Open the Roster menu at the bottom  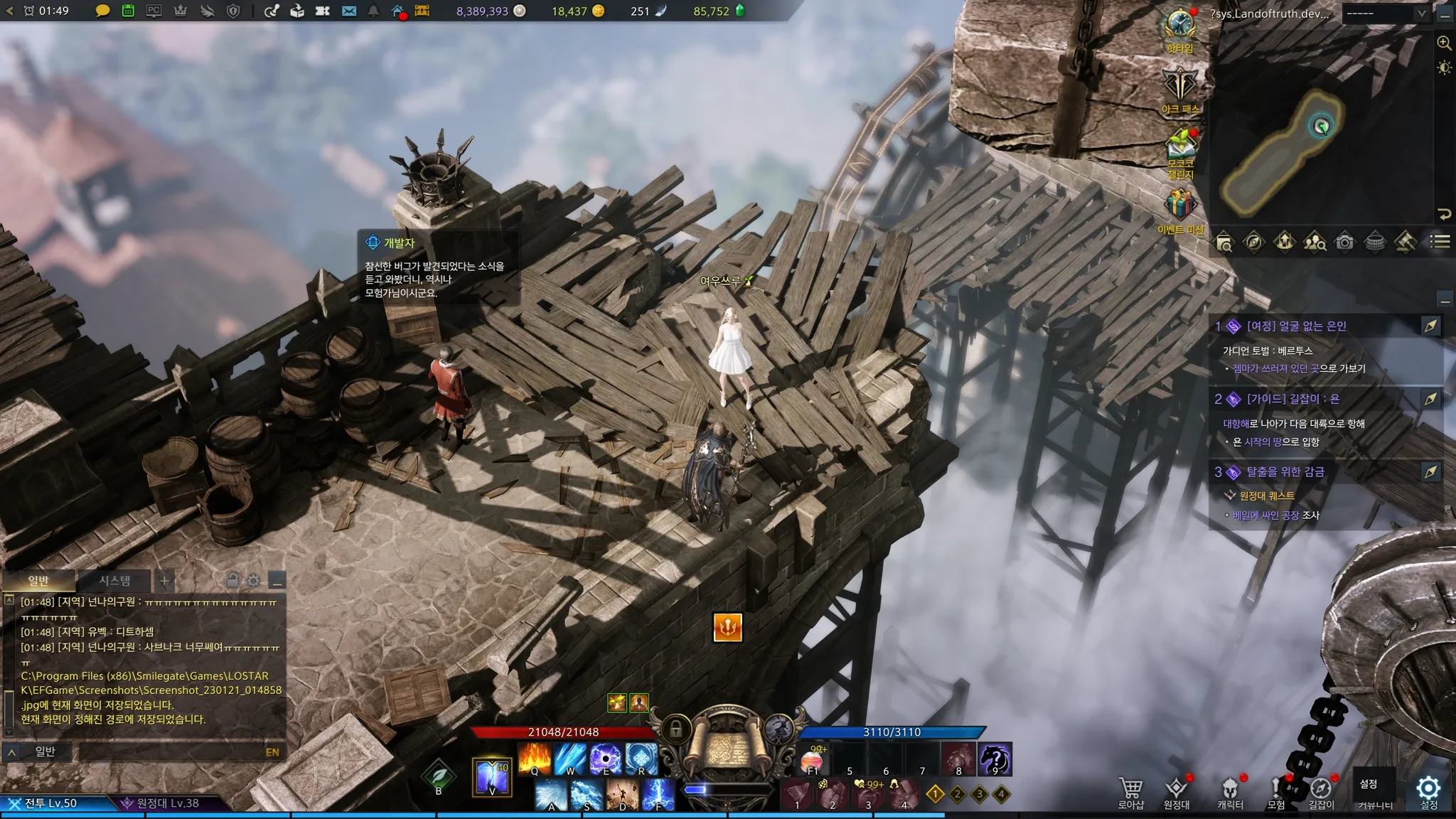[1177, 789]
